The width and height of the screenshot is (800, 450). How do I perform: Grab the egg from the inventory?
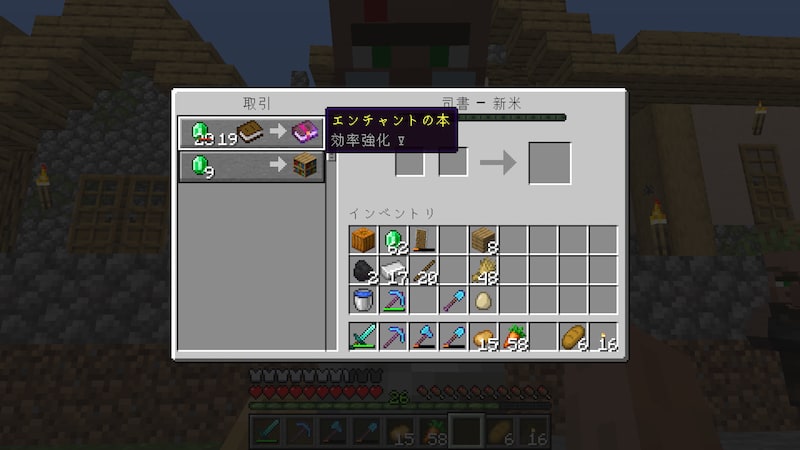pyautogui.click(x=483, y=300)
